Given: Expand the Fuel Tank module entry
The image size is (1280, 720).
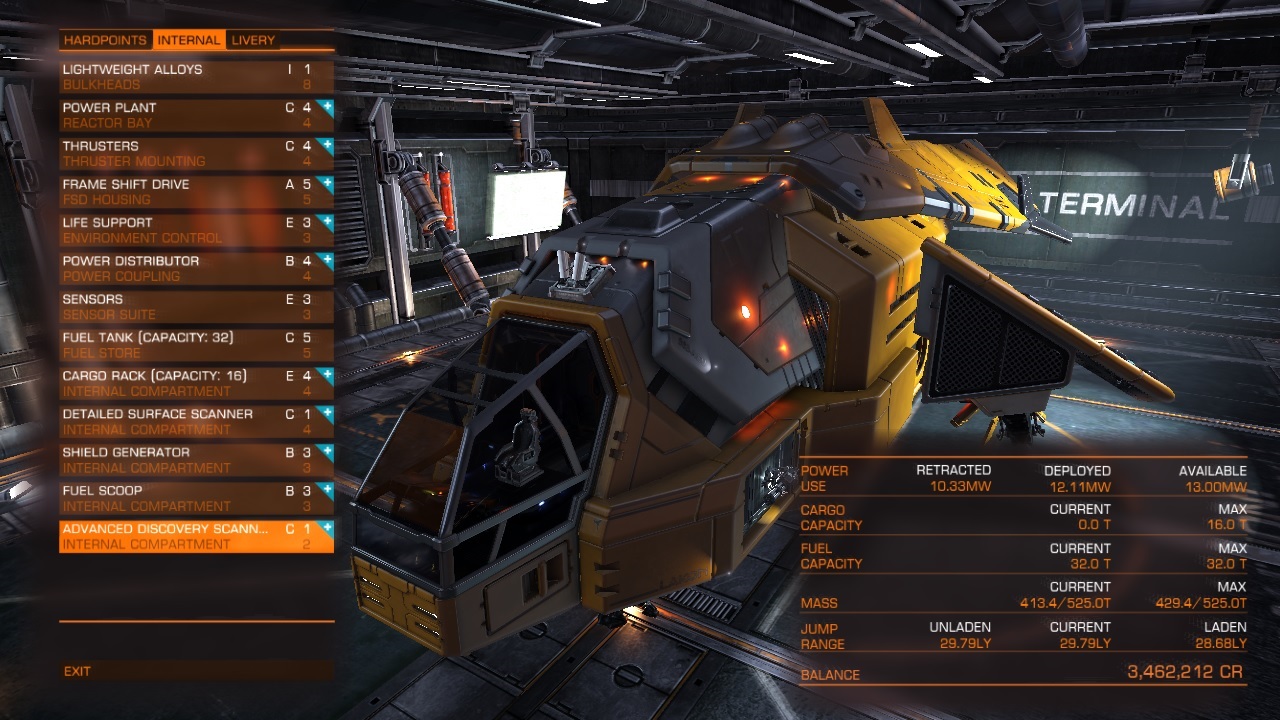Looking at the screenshot, I should 180,343.
